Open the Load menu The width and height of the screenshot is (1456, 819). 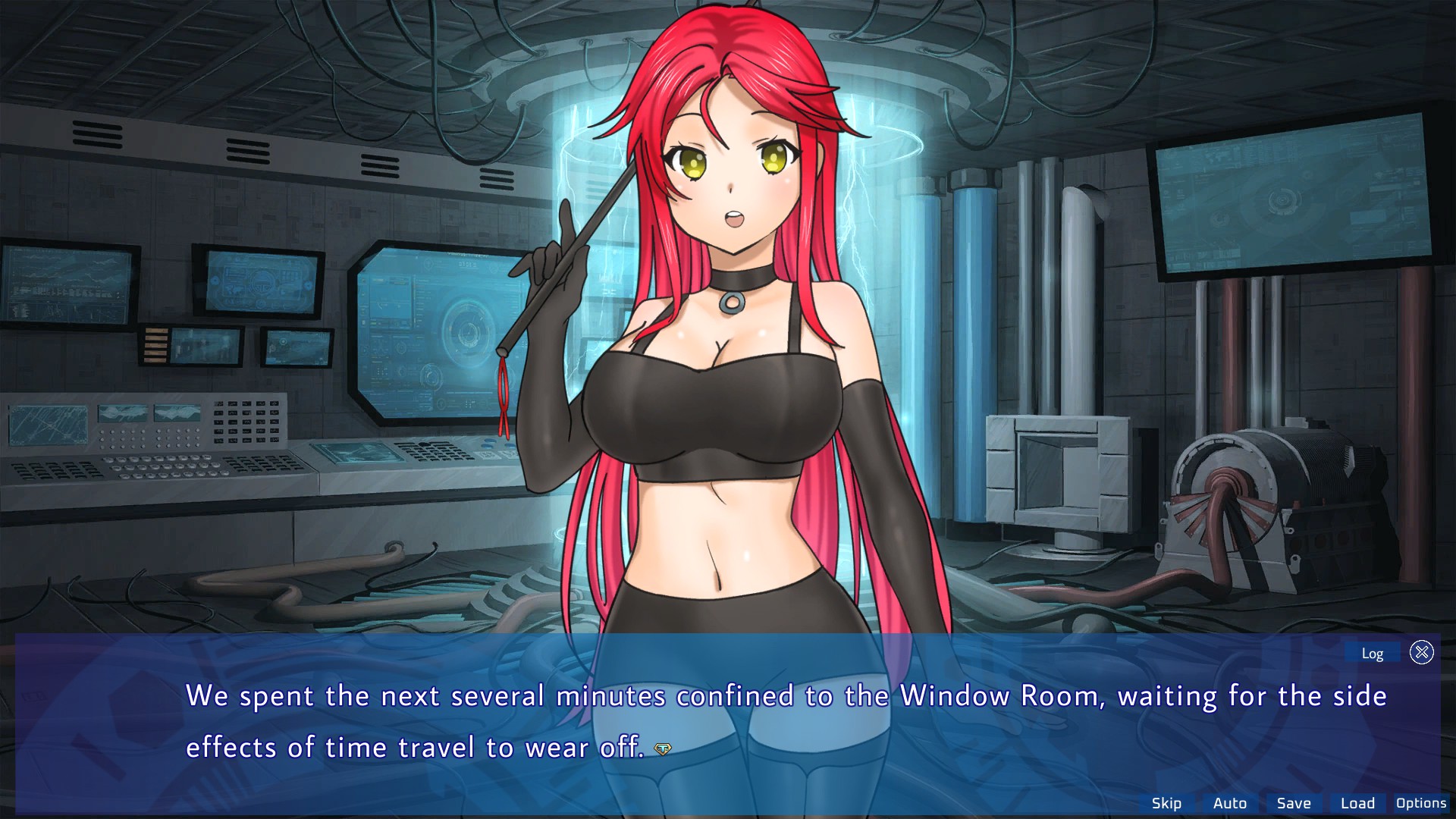click(1357, 803)
